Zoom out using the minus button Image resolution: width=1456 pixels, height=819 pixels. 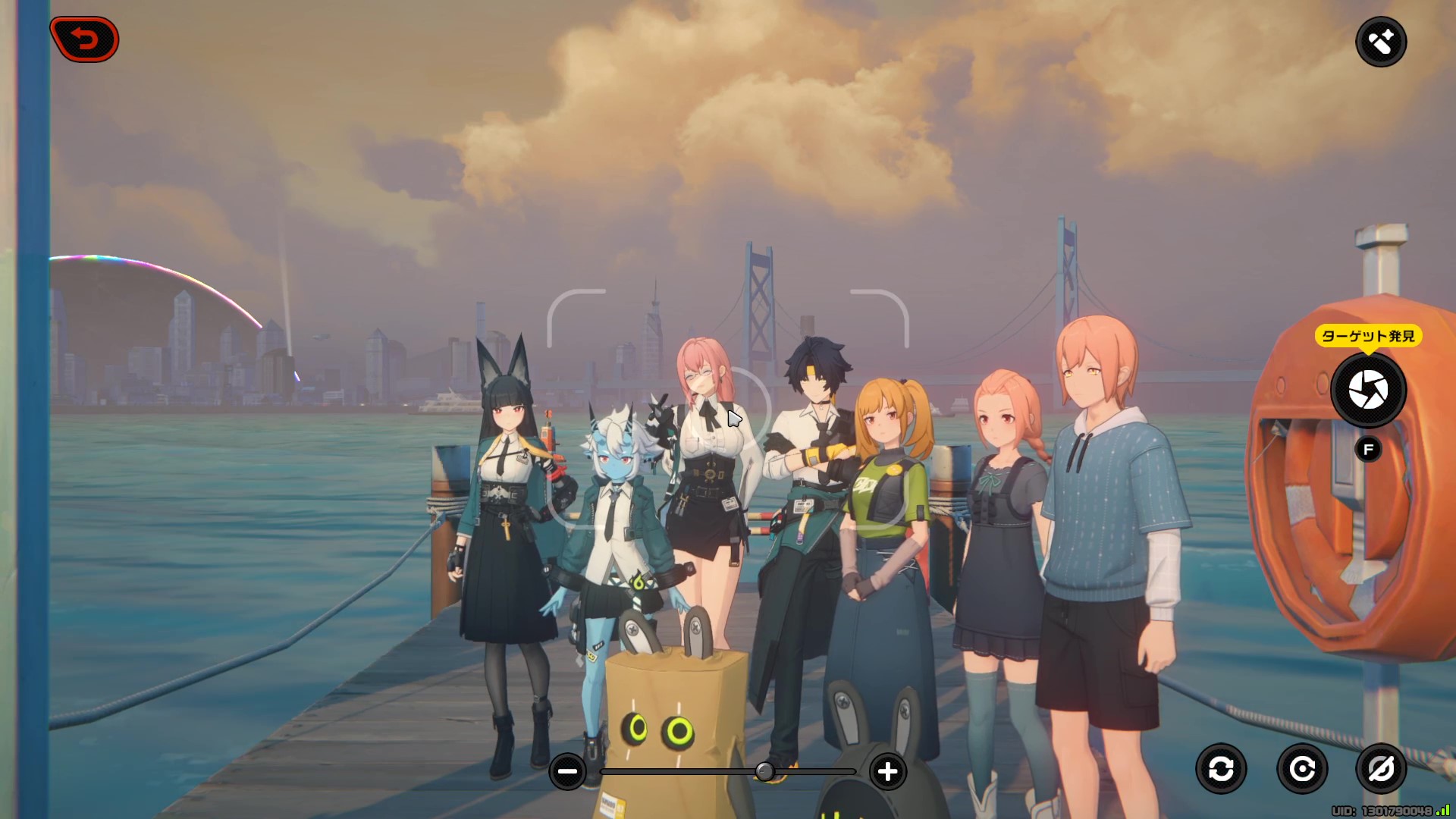click(x=568, y=771)
